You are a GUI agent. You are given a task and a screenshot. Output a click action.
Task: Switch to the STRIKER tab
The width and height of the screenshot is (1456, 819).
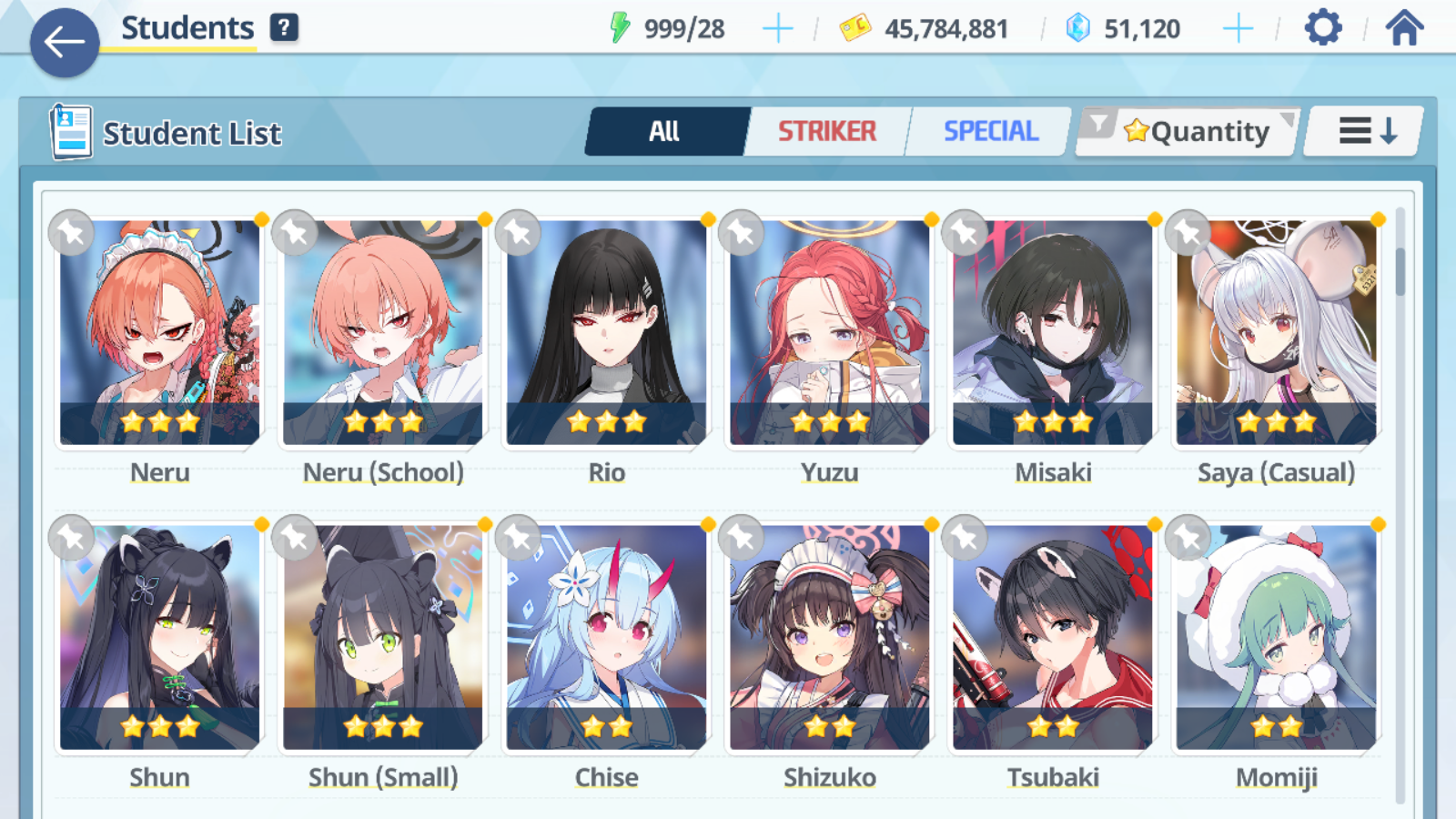click(826, 132)
